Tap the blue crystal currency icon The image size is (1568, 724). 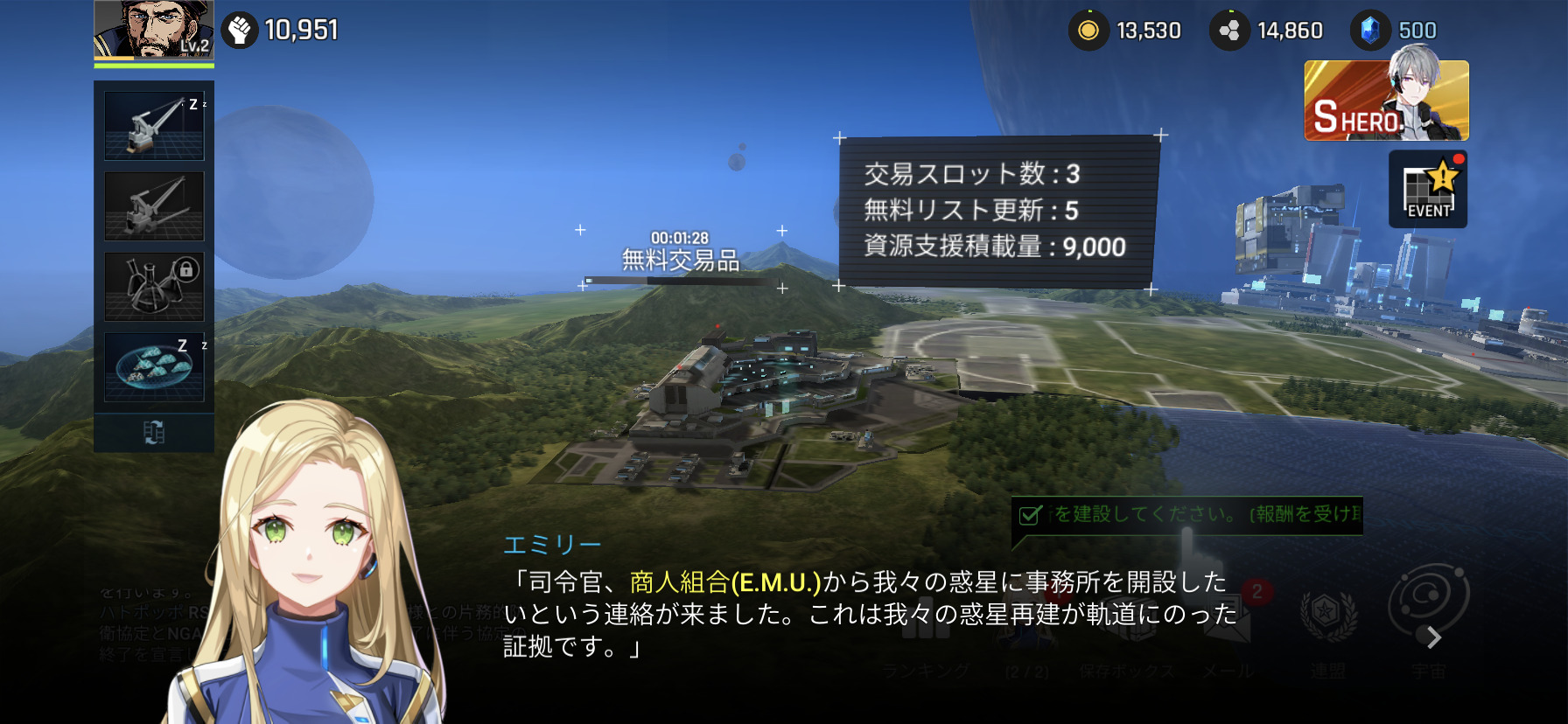pyautogui.click(x=1370, y=31)
